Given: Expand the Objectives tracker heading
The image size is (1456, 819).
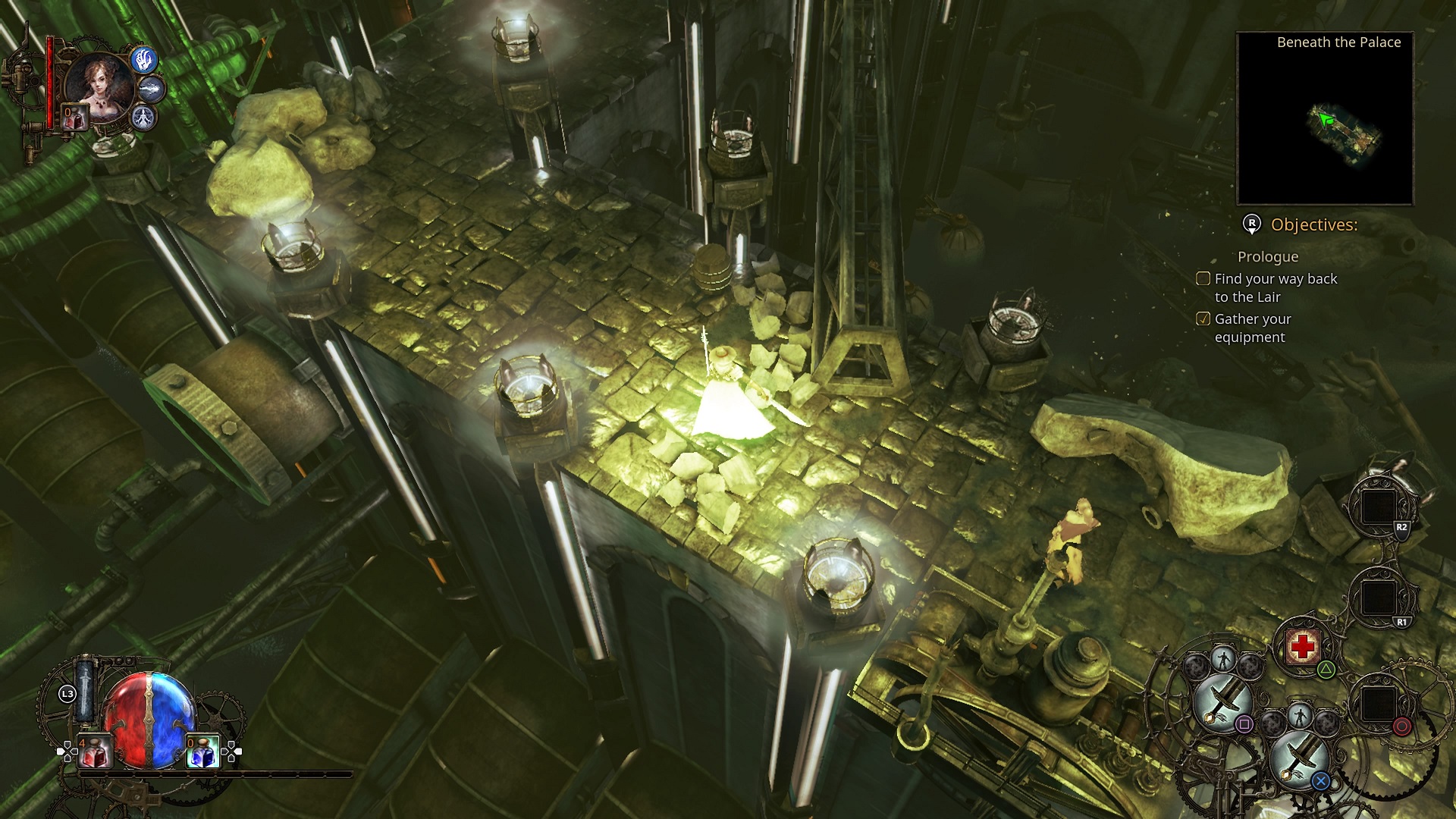Looking at the screenshot, I should click(x=1313, y=224).
